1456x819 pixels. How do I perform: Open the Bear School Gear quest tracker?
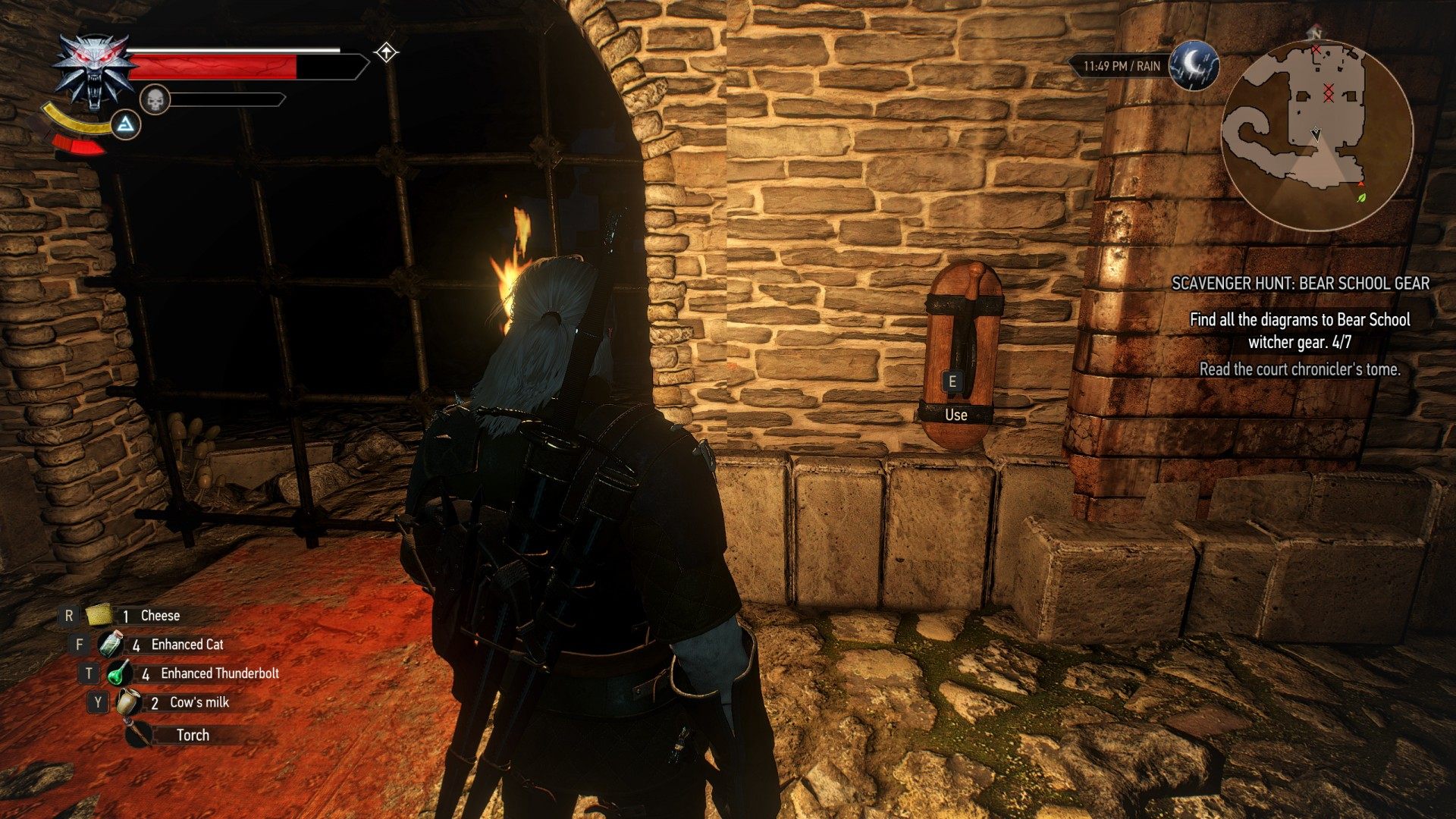click(x=1300, y=284)
